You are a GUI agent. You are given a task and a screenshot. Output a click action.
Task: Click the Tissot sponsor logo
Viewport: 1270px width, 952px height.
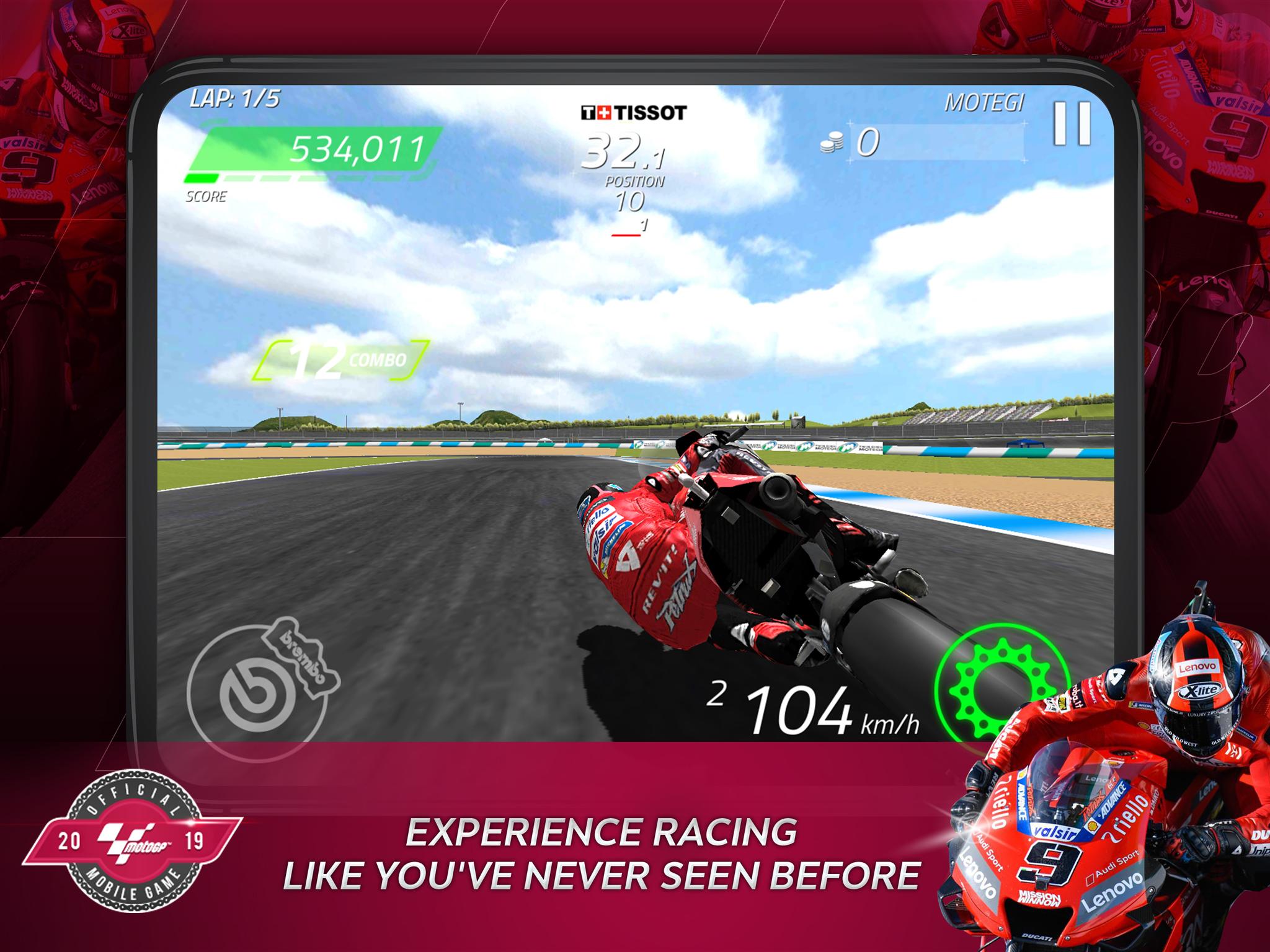(634, 112)
